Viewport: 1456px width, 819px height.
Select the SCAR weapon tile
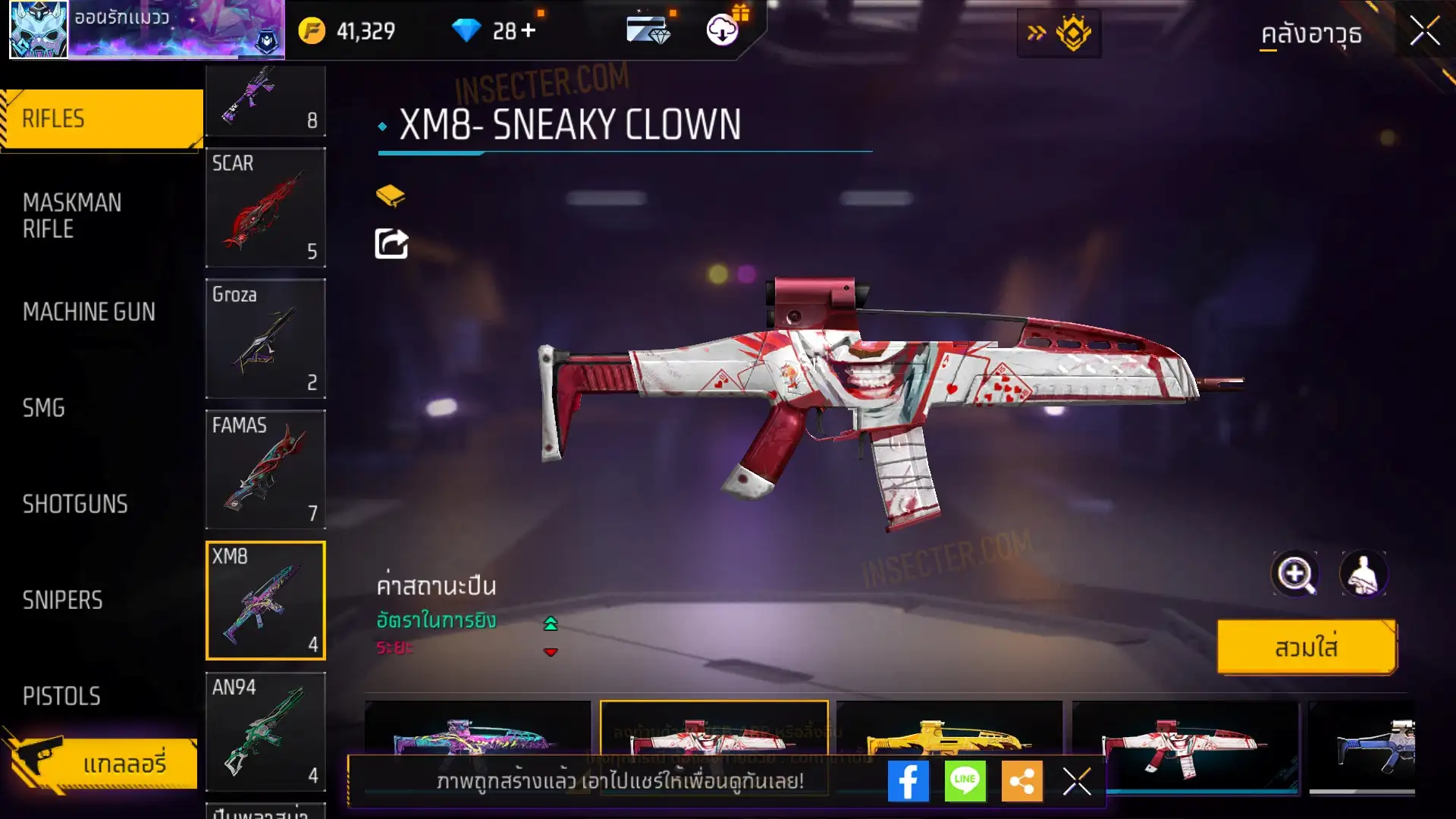[265, 207]
